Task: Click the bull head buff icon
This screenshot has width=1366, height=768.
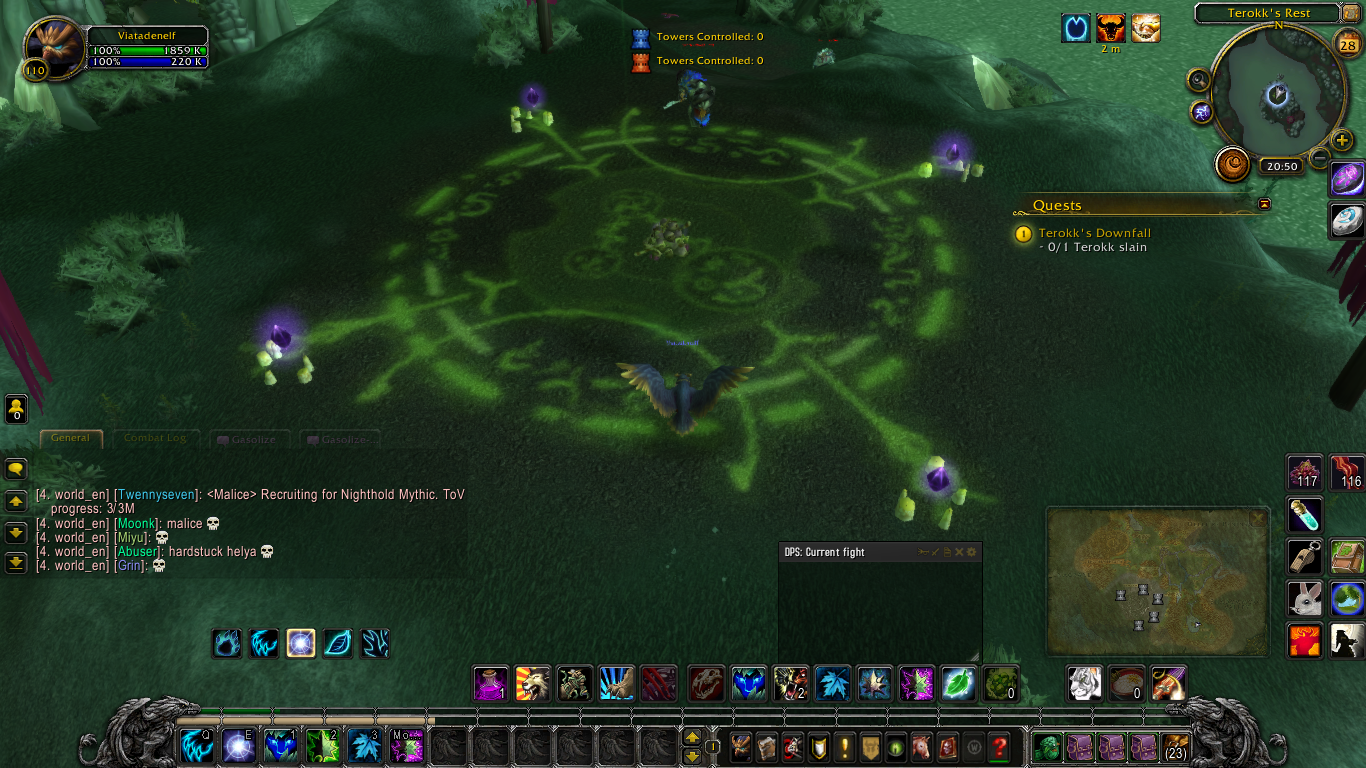Action: [1110, 28]
